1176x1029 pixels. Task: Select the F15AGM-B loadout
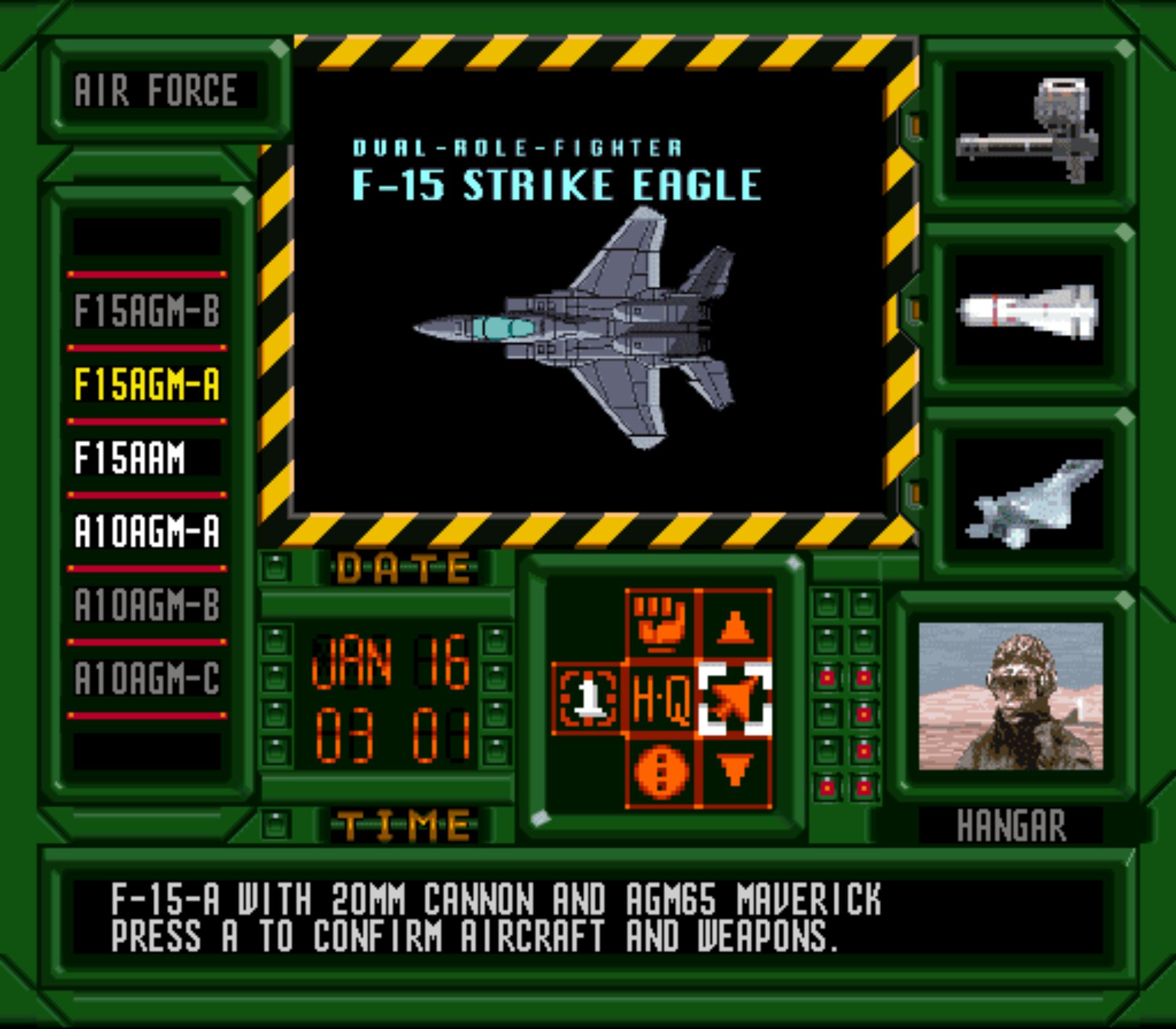tap(146, 311)
